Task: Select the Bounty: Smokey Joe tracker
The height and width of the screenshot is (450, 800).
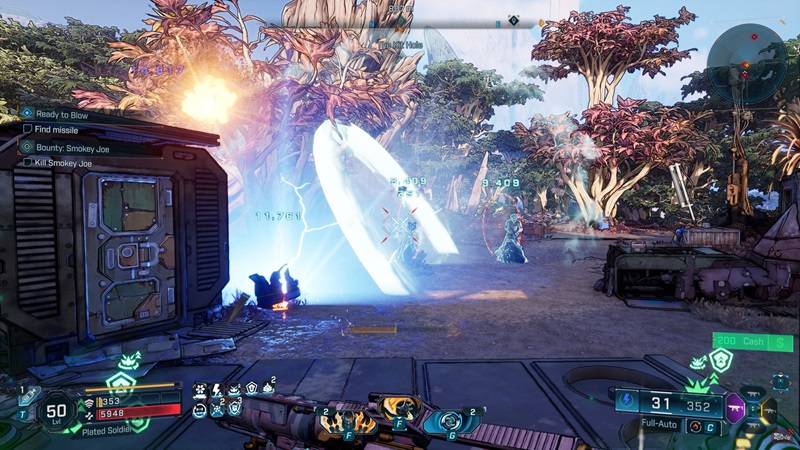Action: pos(68,146)
